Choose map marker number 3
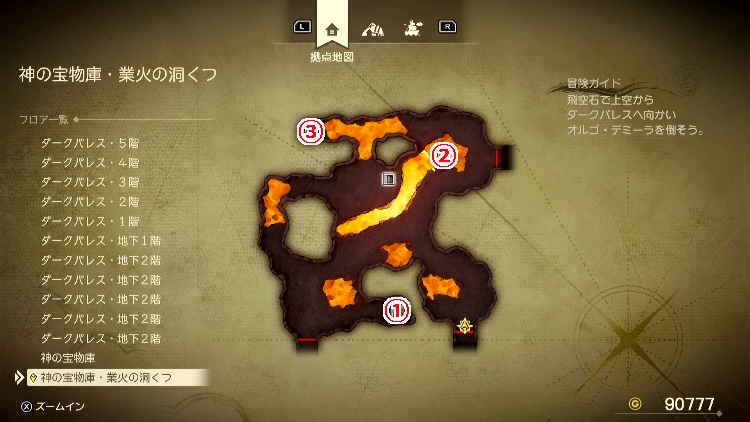This screenshot has width=750, height=422. click(x=311, y=131)
